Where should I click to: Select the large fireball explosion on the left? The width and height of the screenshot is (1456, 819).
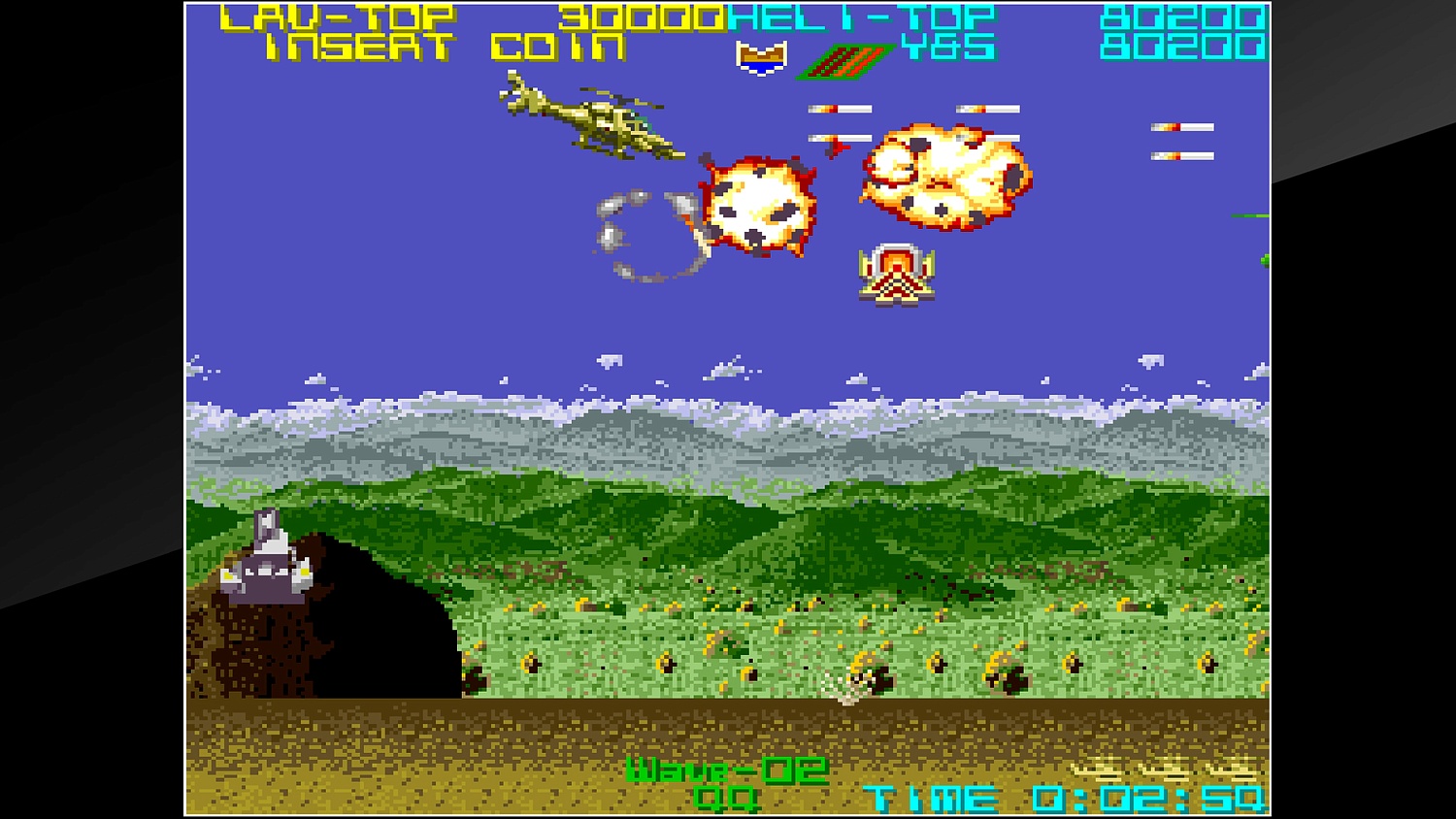click(x=757, y=204)
